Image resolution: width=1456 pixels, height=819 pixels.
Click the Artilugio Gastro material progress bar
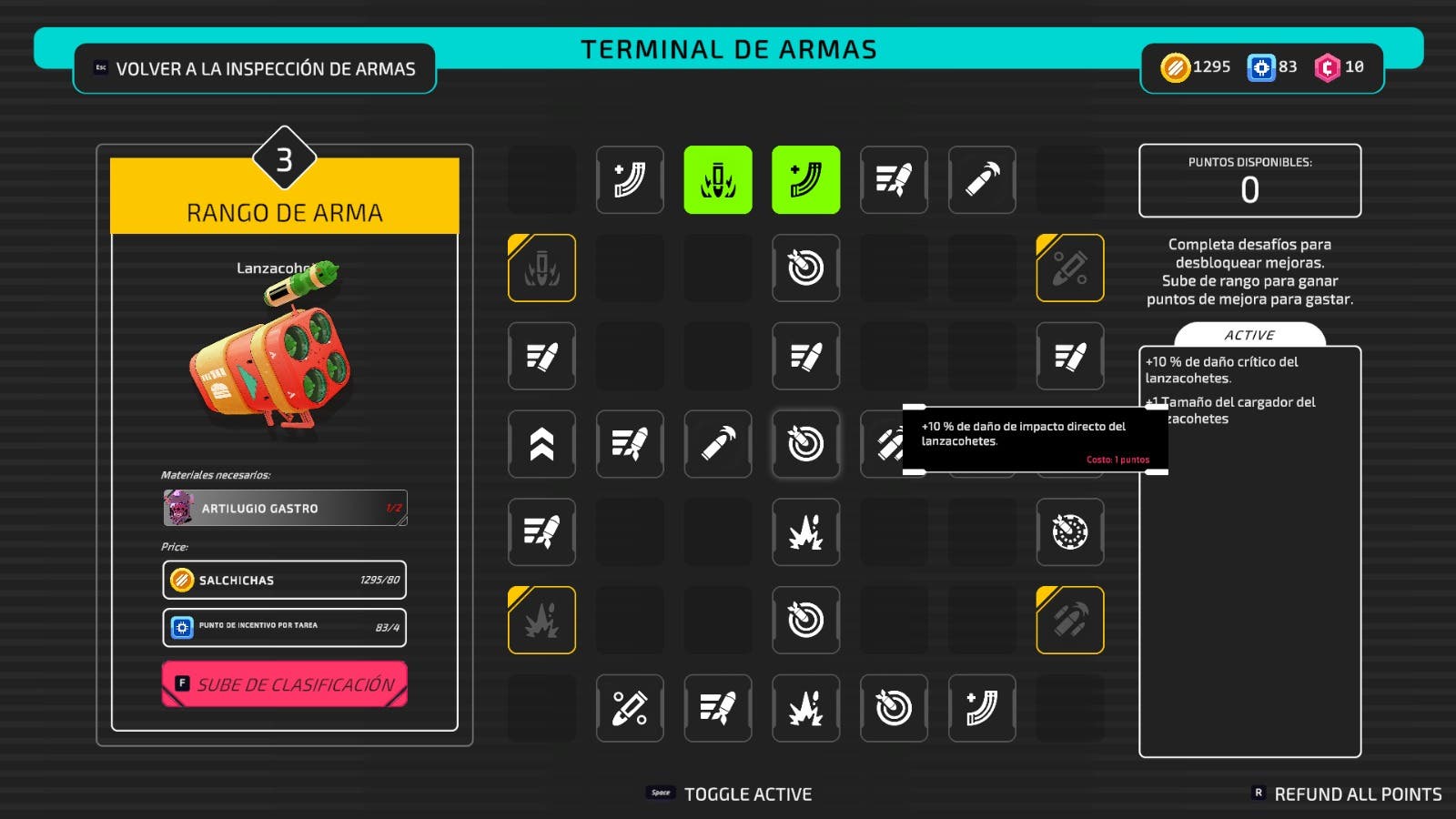283,508
